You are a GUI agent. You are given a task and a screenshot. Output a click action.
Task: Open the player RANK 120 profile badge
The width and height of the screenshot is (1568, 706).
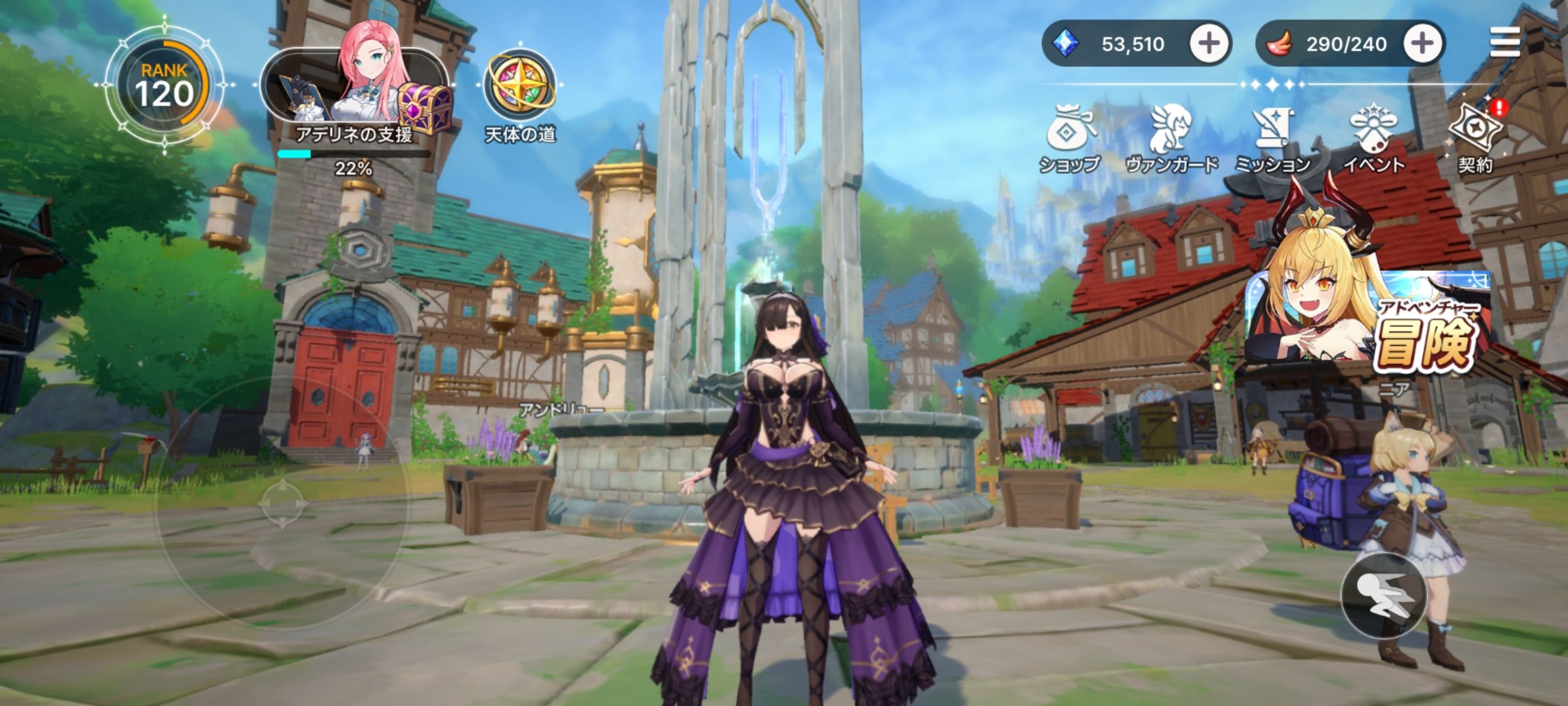(x=164, y=86)
